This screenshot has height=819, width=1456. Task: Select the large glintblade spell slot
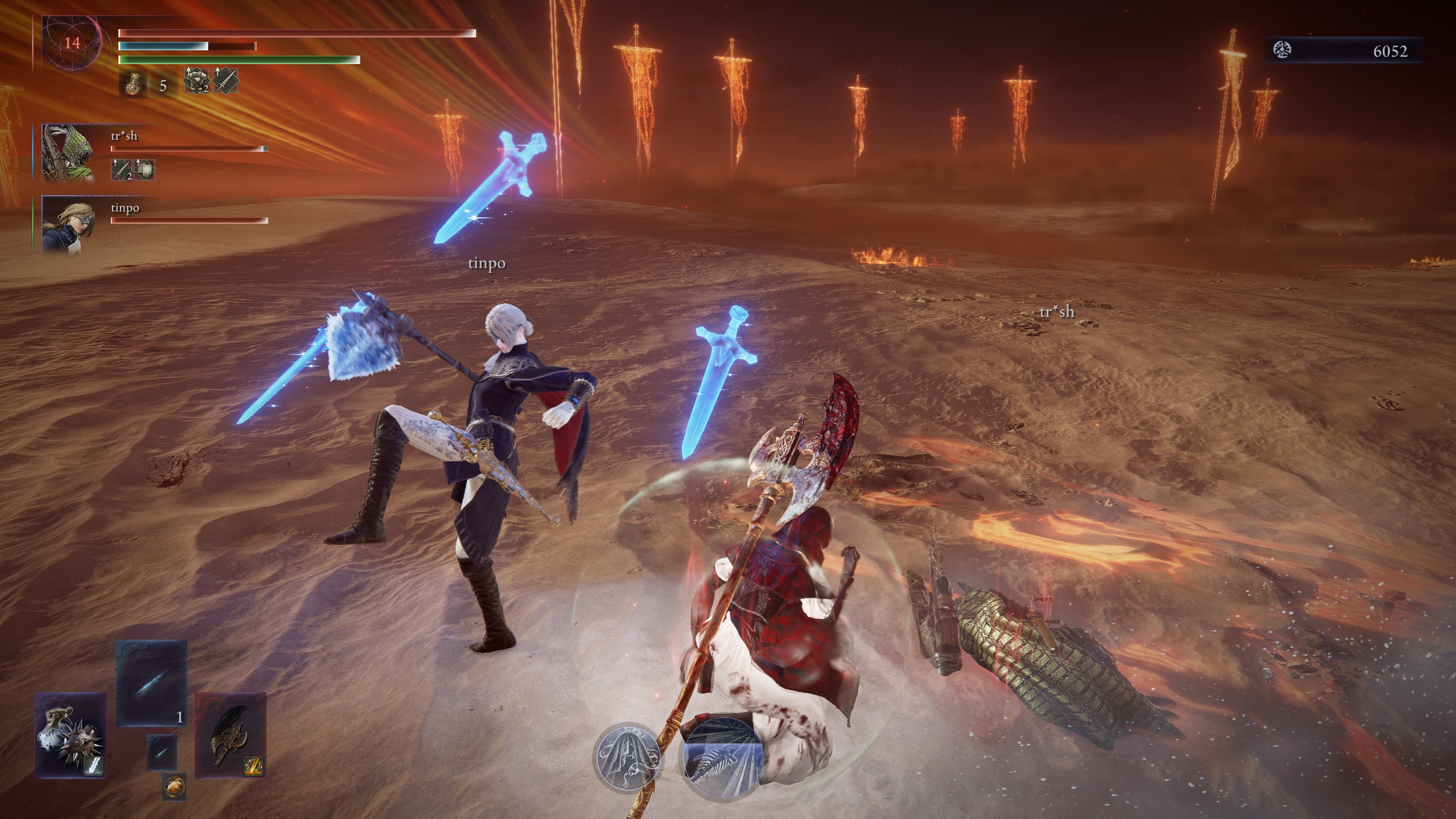(x=151, y=683)
